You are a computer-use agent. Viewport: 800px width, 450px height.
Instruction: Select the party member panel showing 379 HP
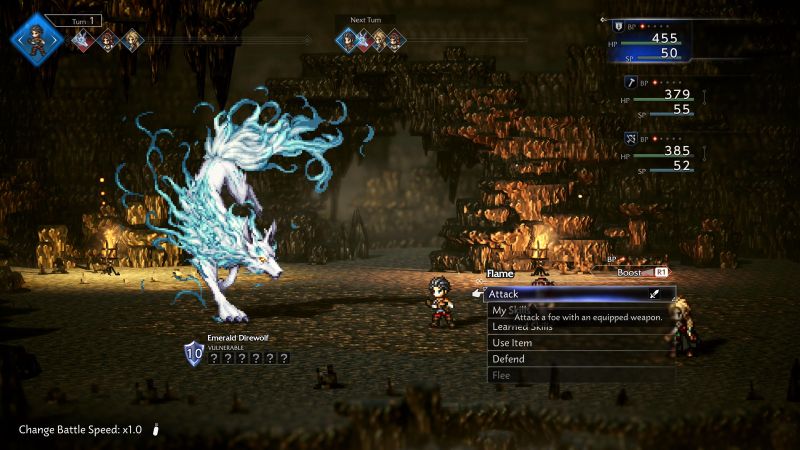click(660, 102)
